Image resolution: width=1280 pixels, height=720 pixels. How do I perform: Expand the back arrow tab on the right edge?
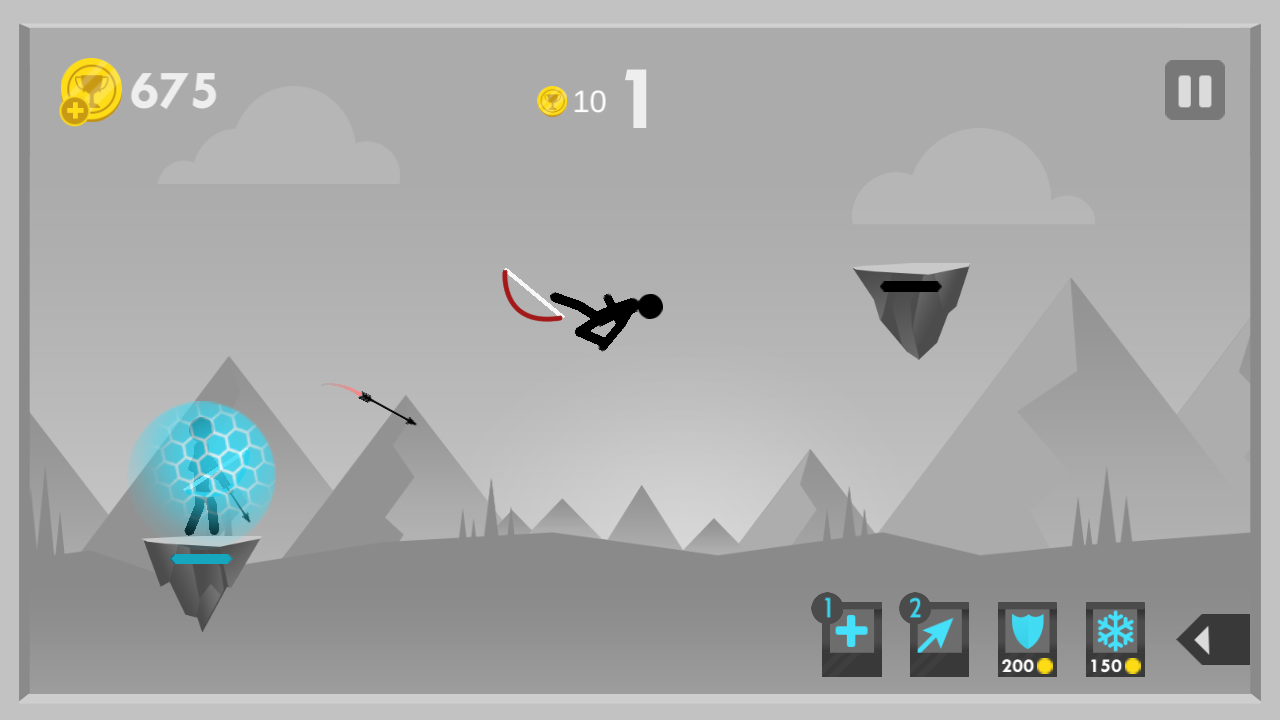[x=1212, y=640]
